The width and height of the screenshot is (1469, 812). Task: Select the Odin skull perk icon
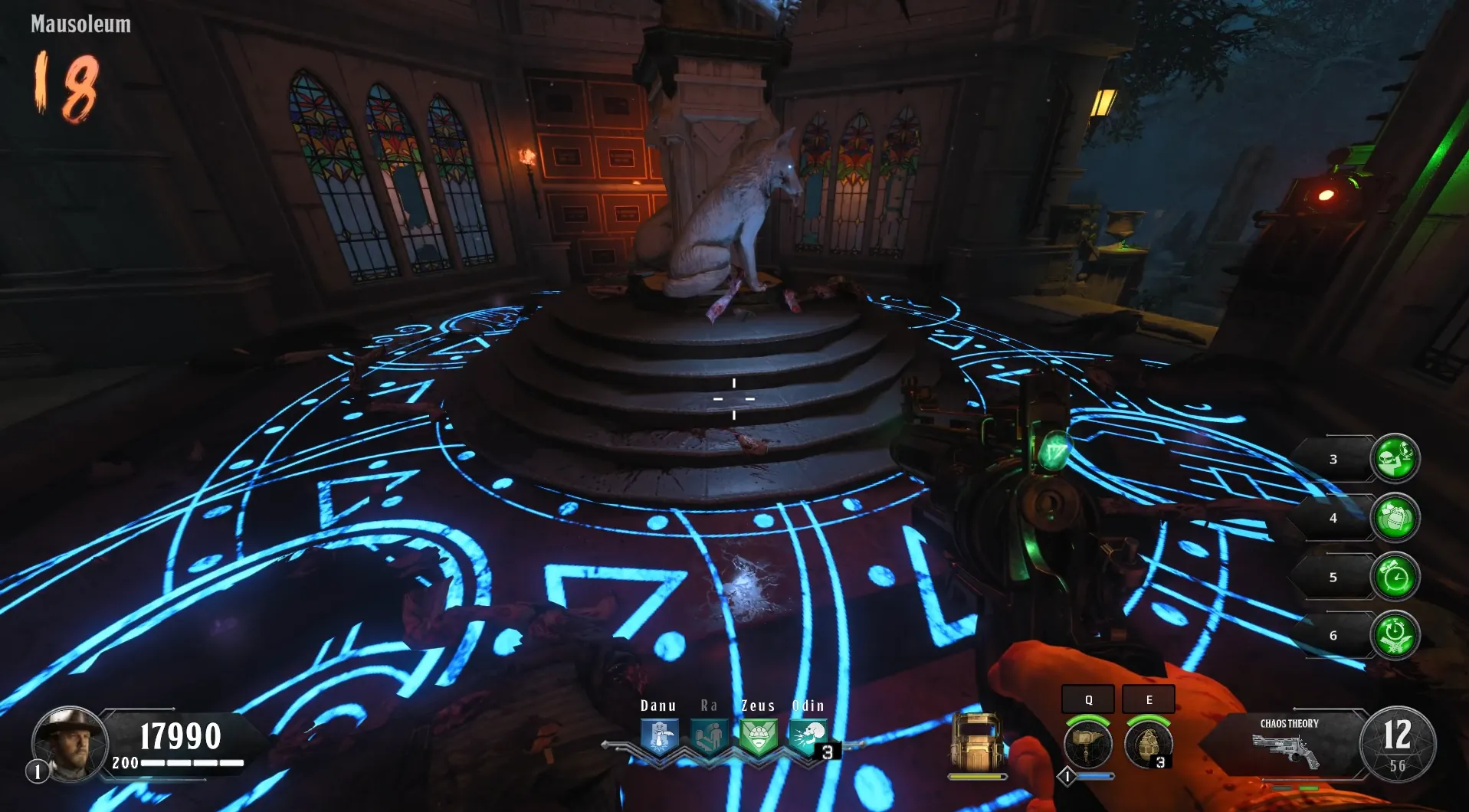(808, 738)
